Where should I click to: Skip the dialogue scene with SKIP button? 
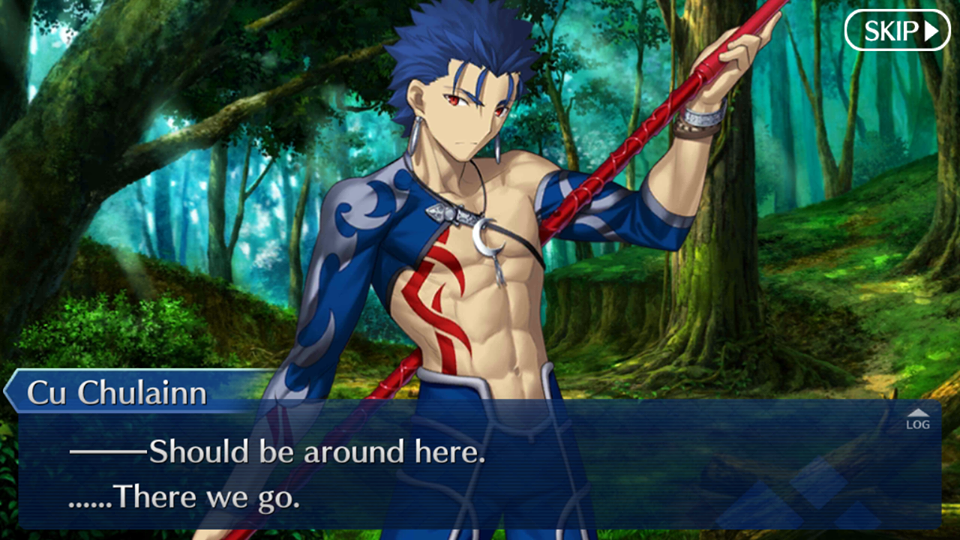897,31
